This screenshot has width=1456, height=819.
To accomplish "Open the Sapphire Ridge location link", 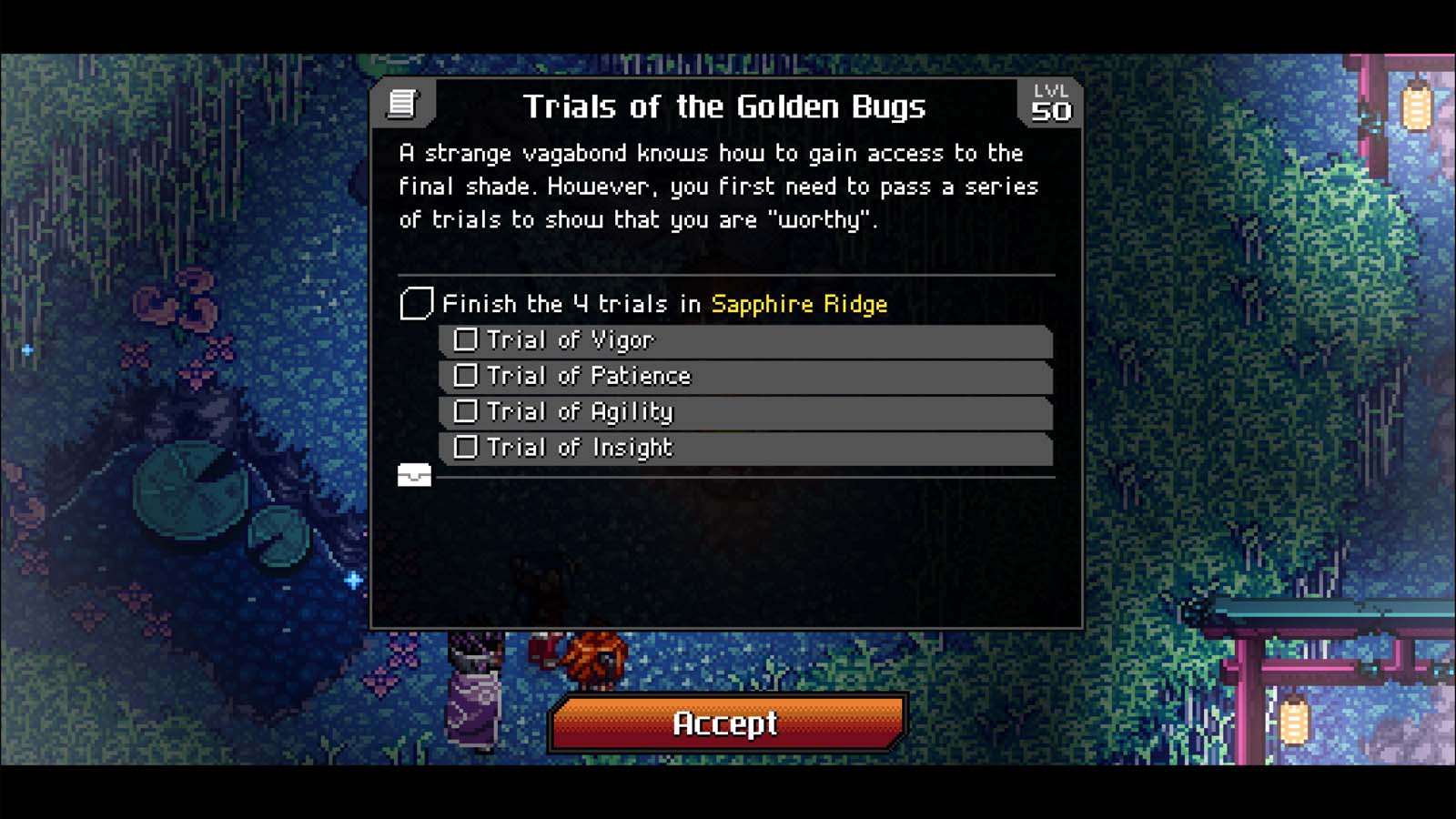I will pos(798,305).
